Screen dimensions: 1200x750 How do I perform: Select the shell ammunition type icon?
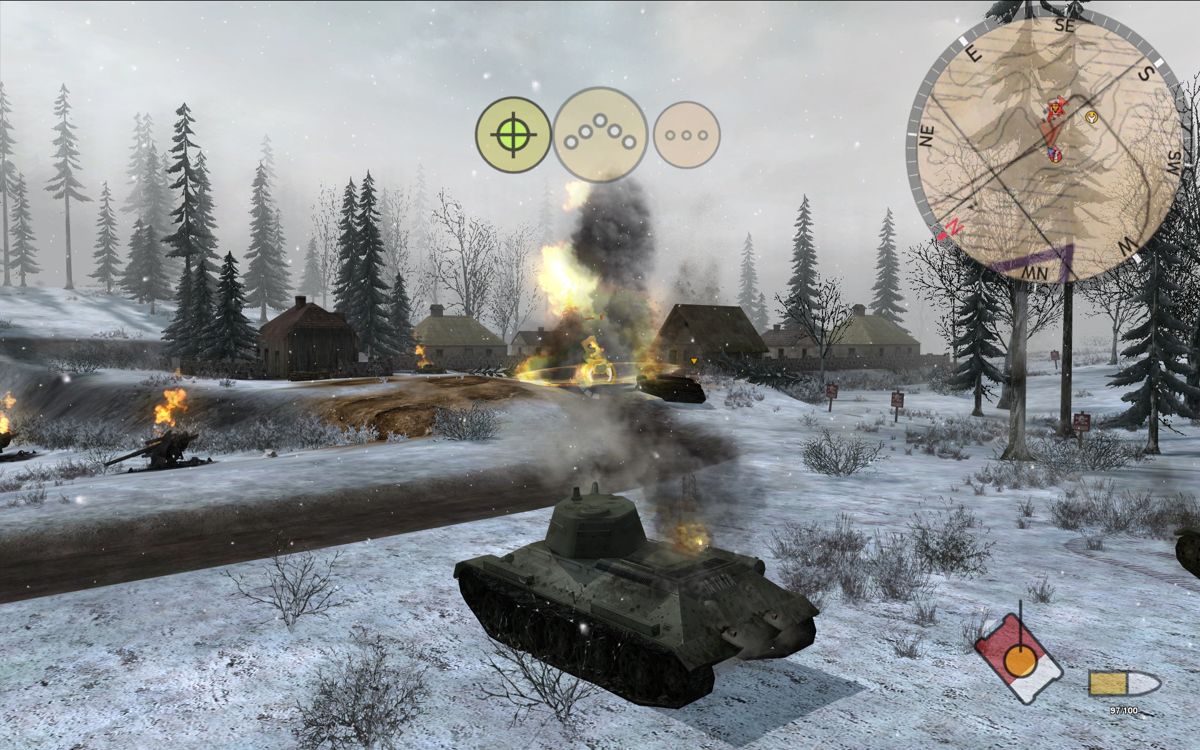(1124, 684)
